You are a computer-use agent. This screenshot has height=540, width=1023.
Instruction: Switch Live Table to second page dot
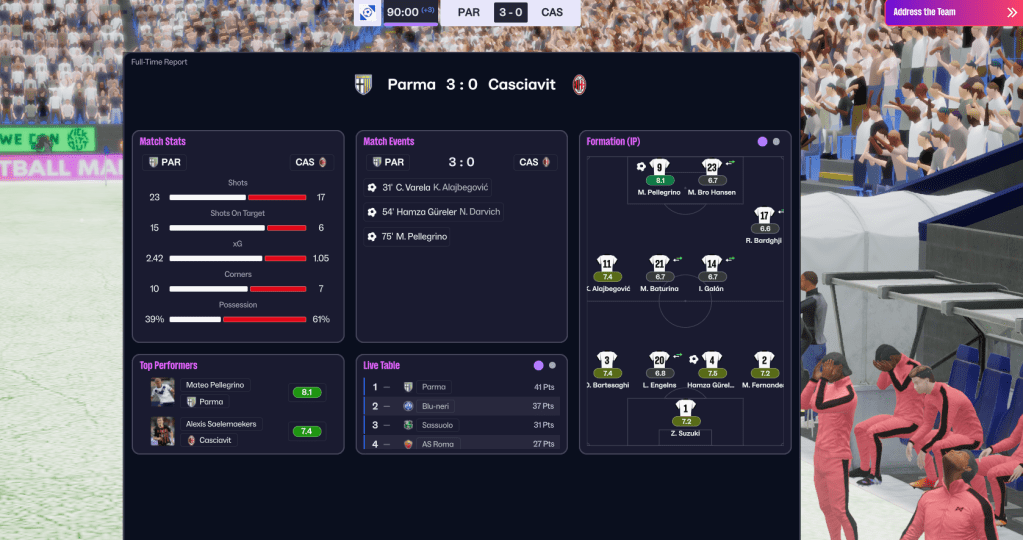552,366
